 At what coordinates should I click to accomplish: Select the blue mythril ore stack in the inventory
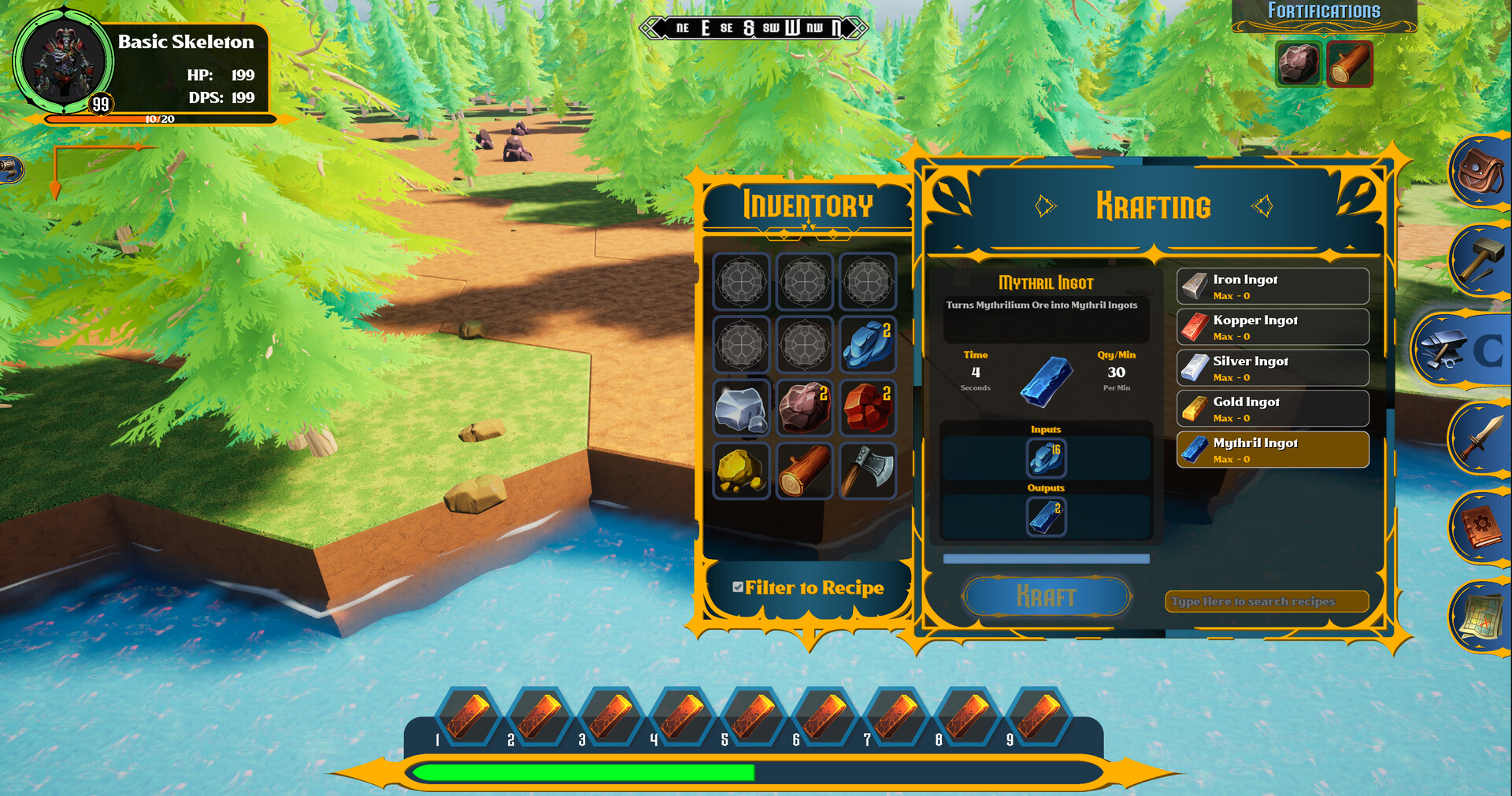(x=867, y=345)
